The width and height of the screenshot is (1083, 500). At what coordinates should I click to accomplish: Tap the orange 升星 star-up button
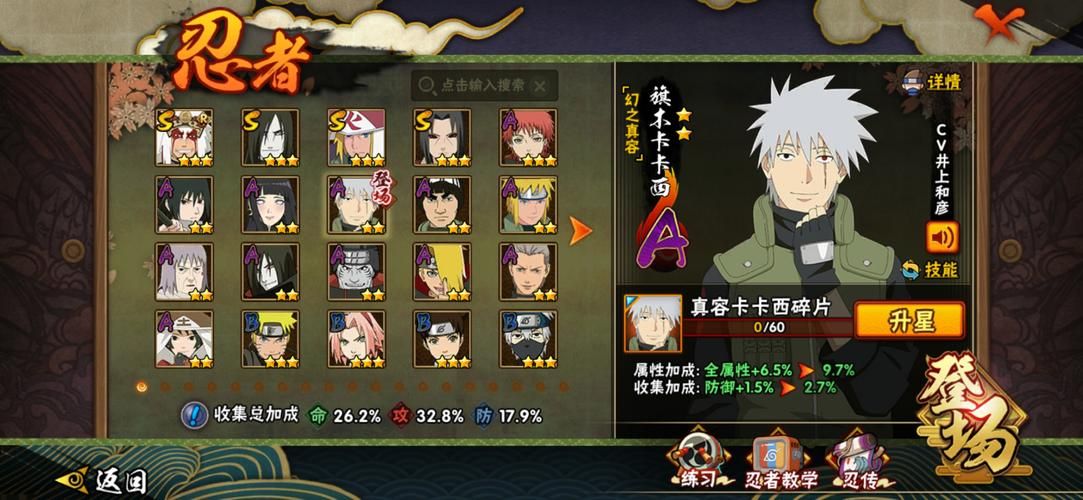(908, 320)
